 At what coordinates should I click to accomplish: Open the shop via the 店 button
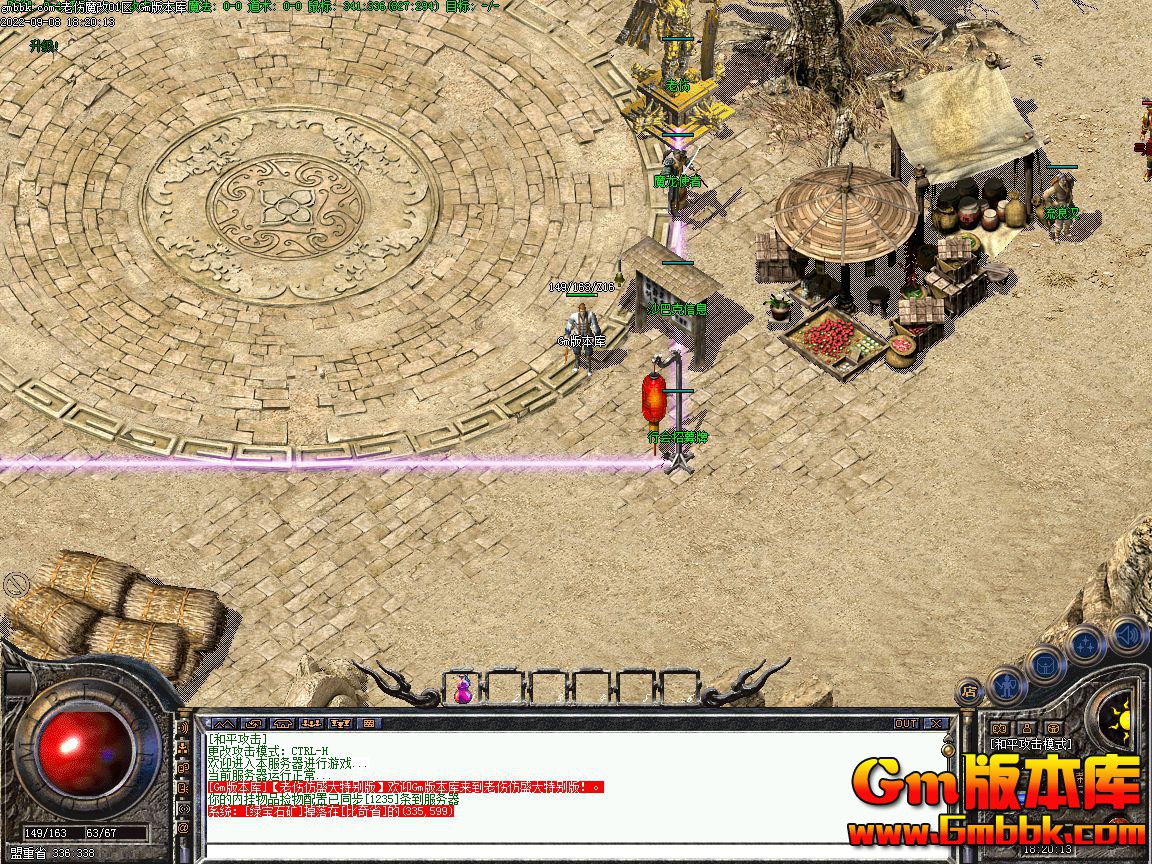pos(970,690)
